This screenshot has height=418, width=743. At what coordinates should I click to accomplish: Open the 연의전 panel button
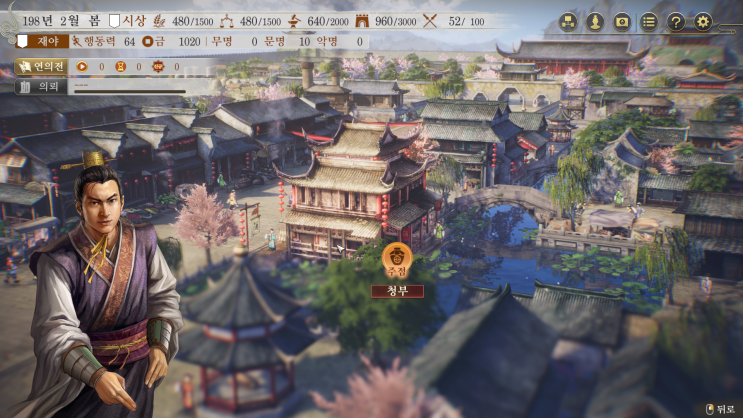coord(41,67)
